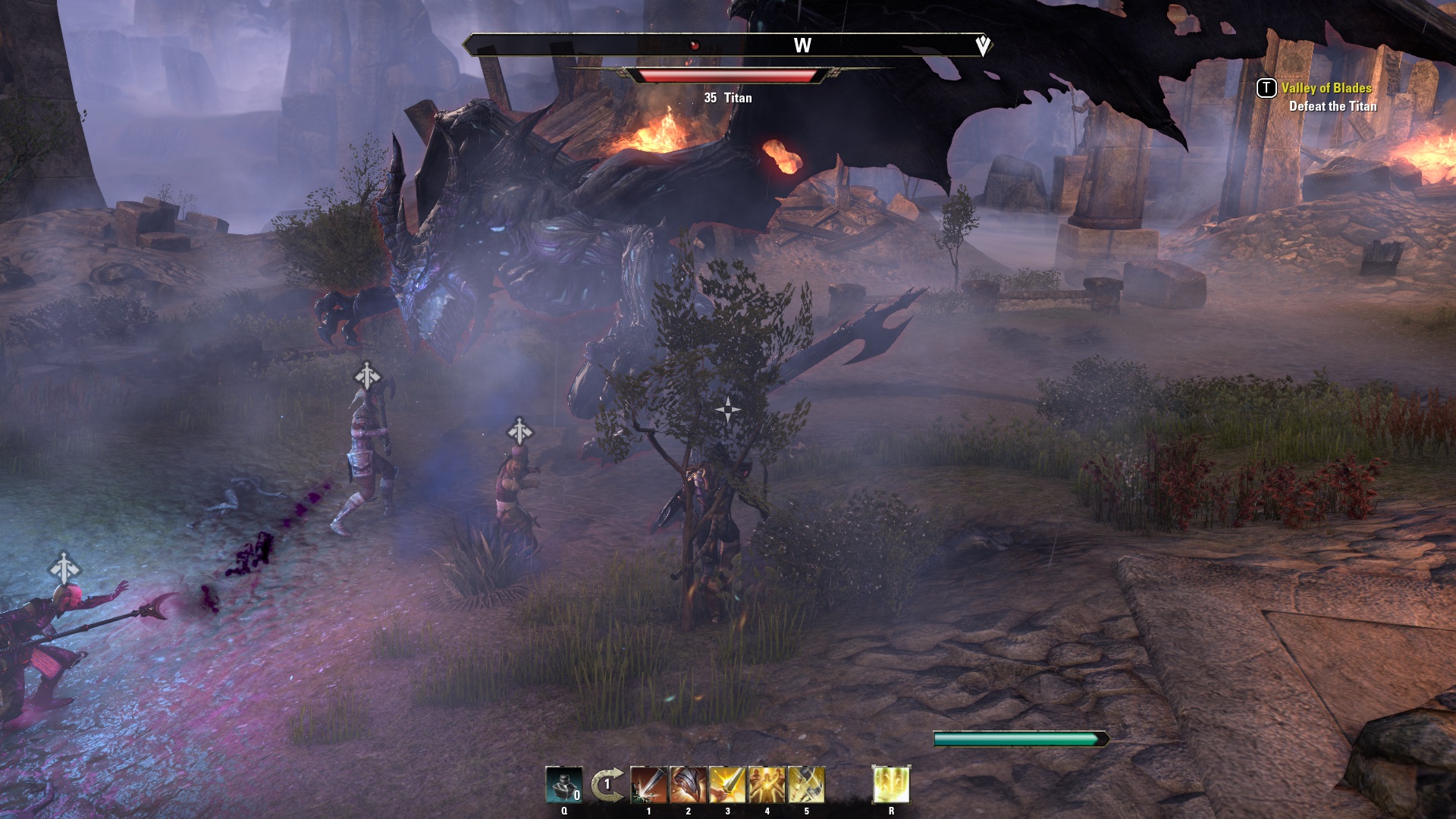
Task: Activate the sword ground-strike ability
Action: (649, 785)
